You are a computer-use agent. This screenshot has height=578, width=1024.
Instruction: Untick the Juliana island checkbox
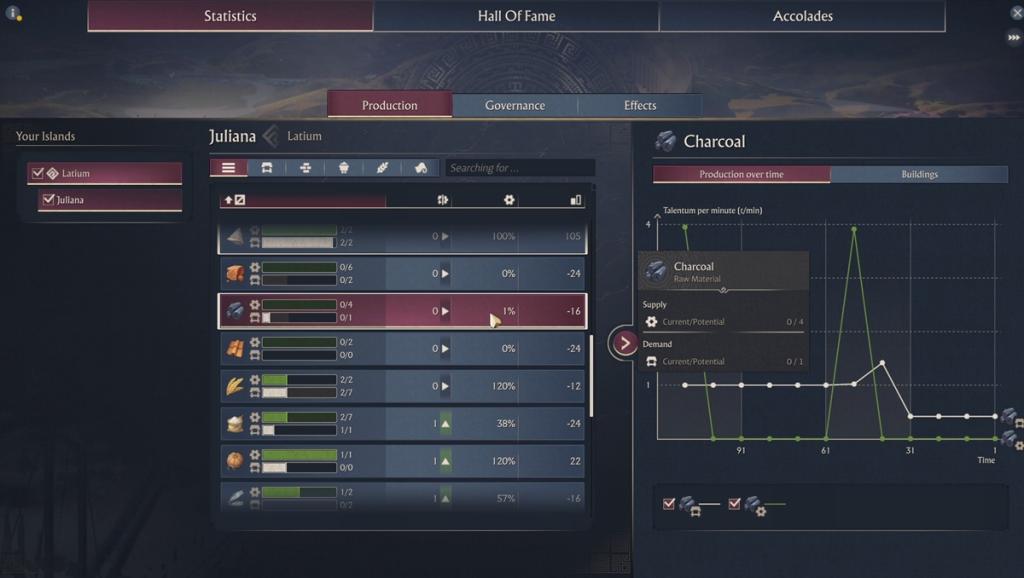(48, 200)
